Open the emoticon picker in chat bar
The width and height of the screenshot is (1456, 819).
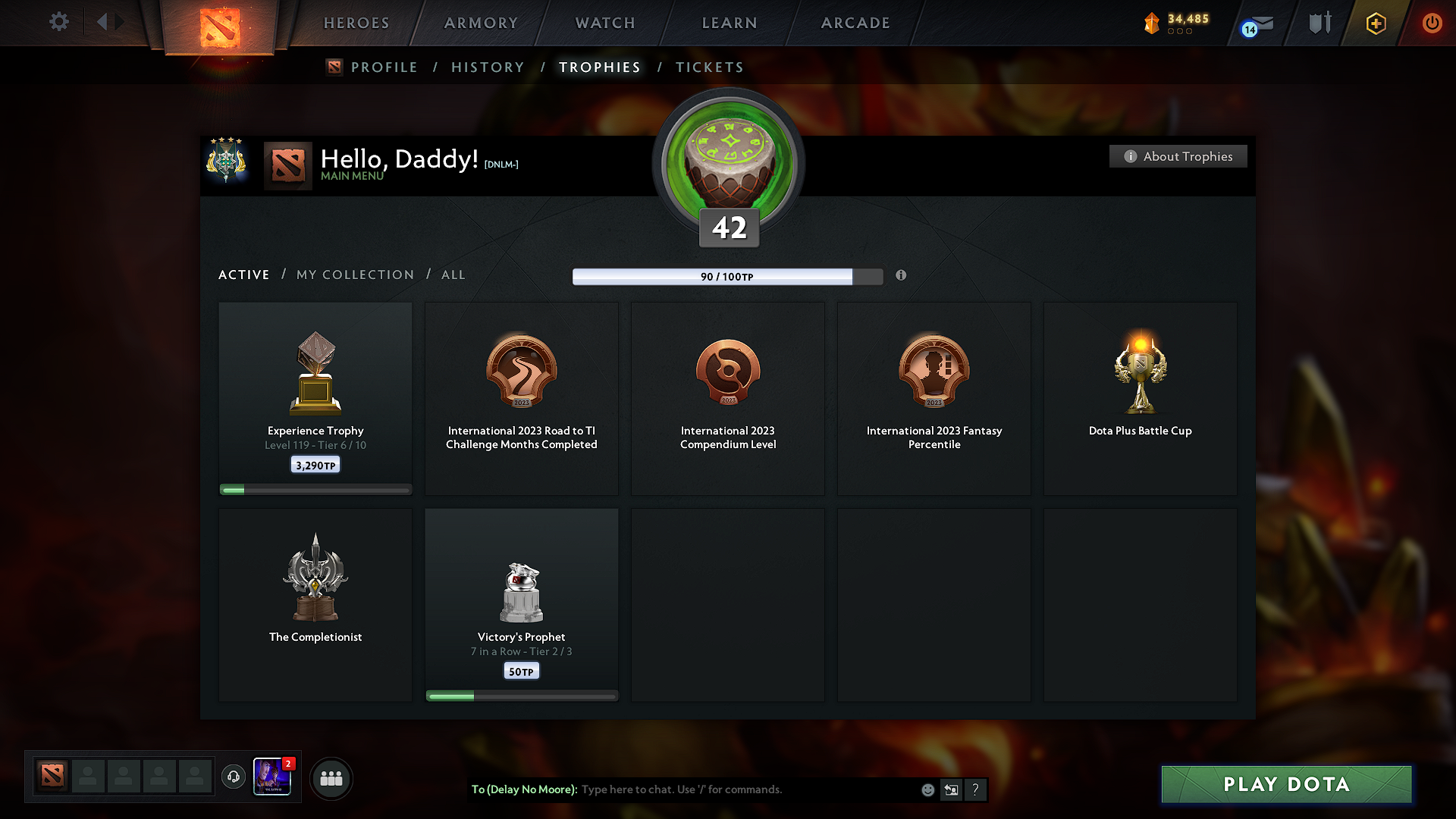tap(927, 789)
